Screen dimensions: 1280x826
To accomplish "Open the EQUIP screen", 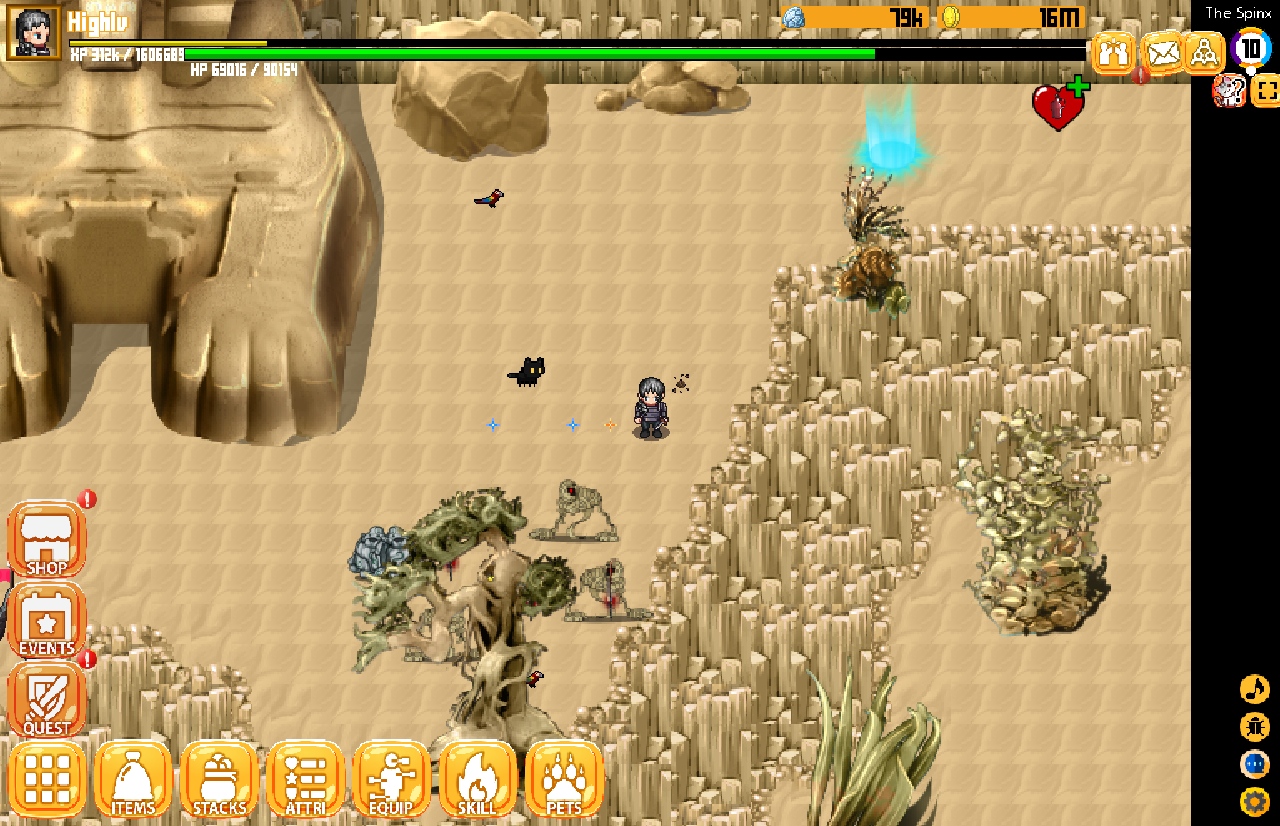I will pyautogui.click(x=391, y=779).
